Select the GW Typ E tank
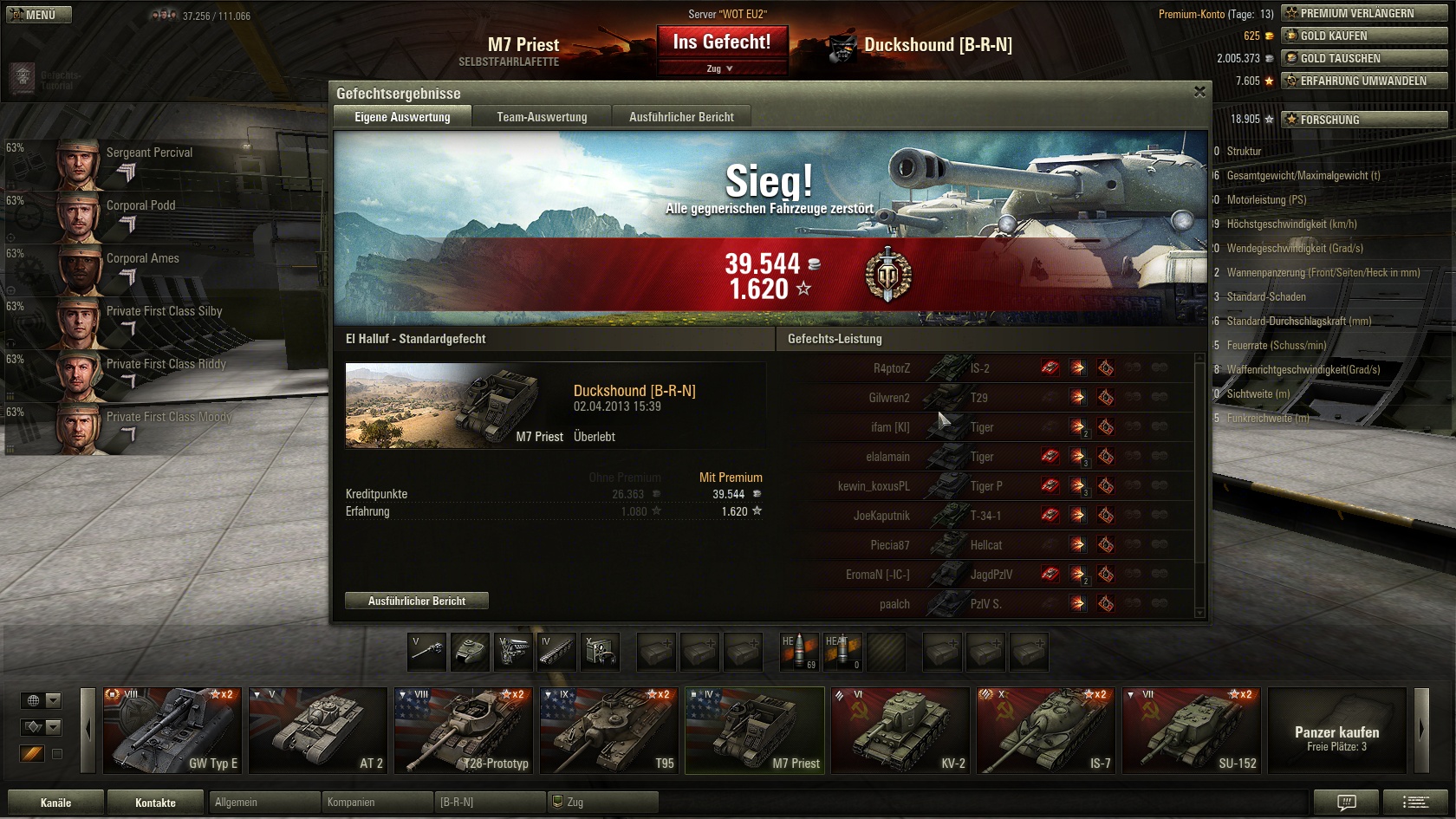 172,730
